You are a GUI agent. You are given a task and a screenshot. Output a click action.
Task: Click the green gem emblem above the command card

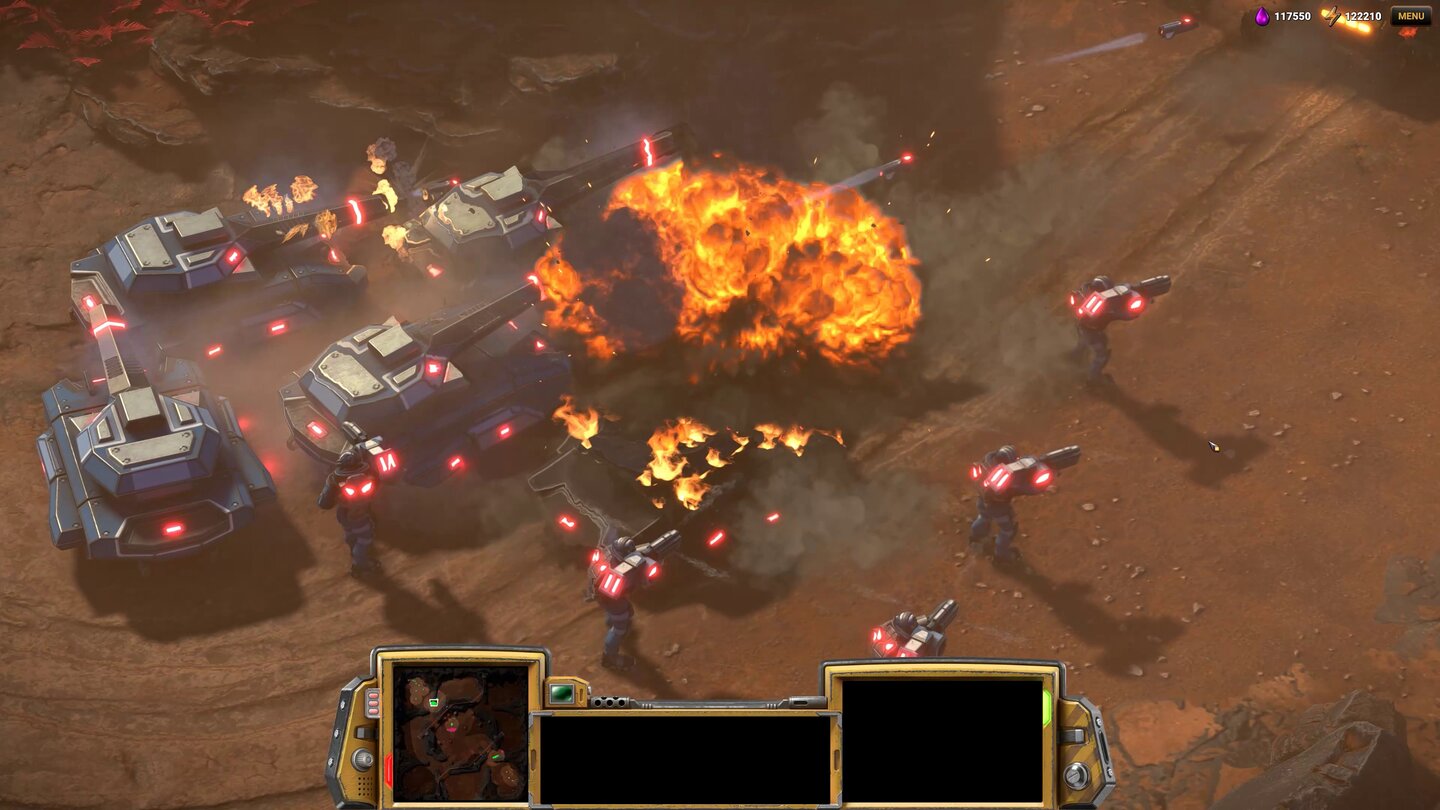(562, 693)
